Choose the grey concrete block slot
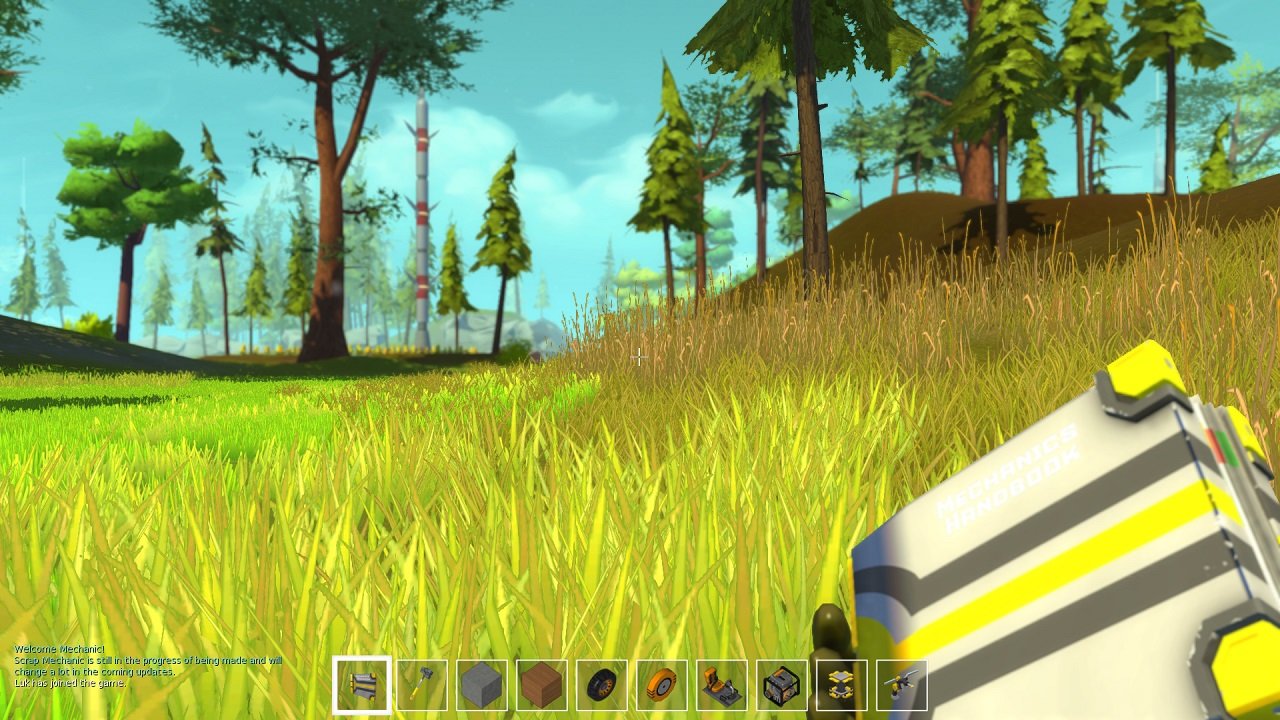Viewport: 1280px width, 720px height. point(481,685)
